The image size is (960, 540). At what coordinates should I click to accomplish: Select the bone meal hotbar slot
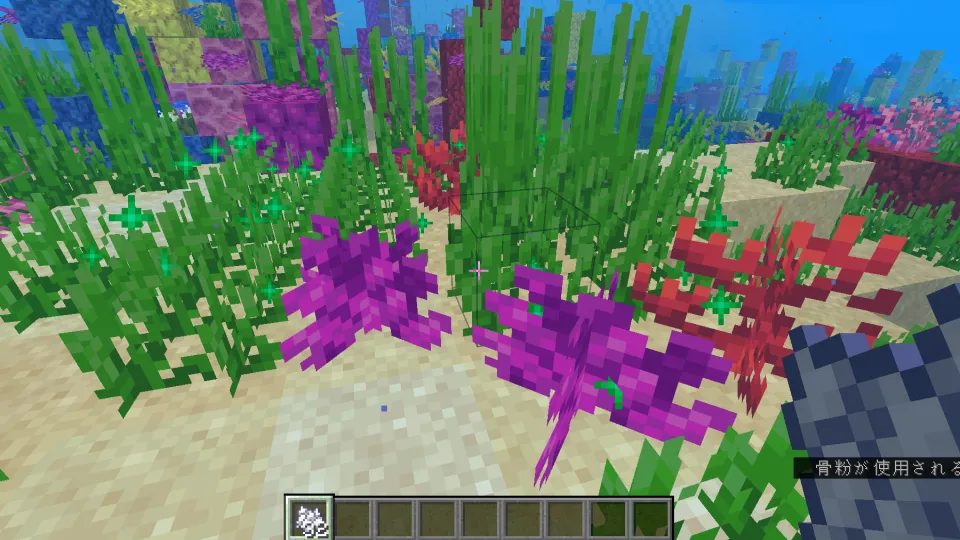pyautogui.click(x=308, y=518)
